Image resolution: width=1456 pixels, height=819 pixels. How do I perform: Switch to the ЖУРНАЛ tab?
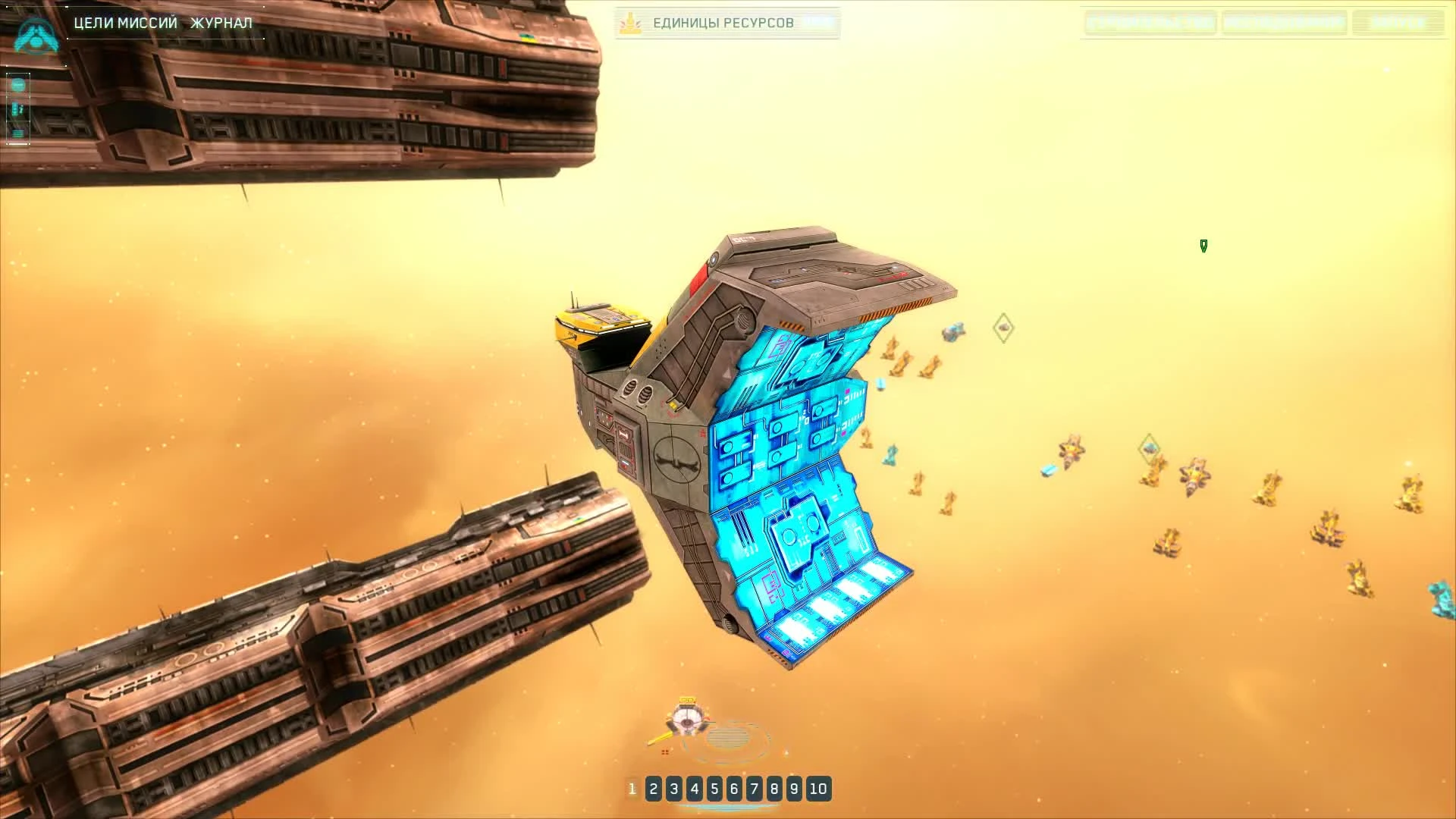[x=221, y=23]
